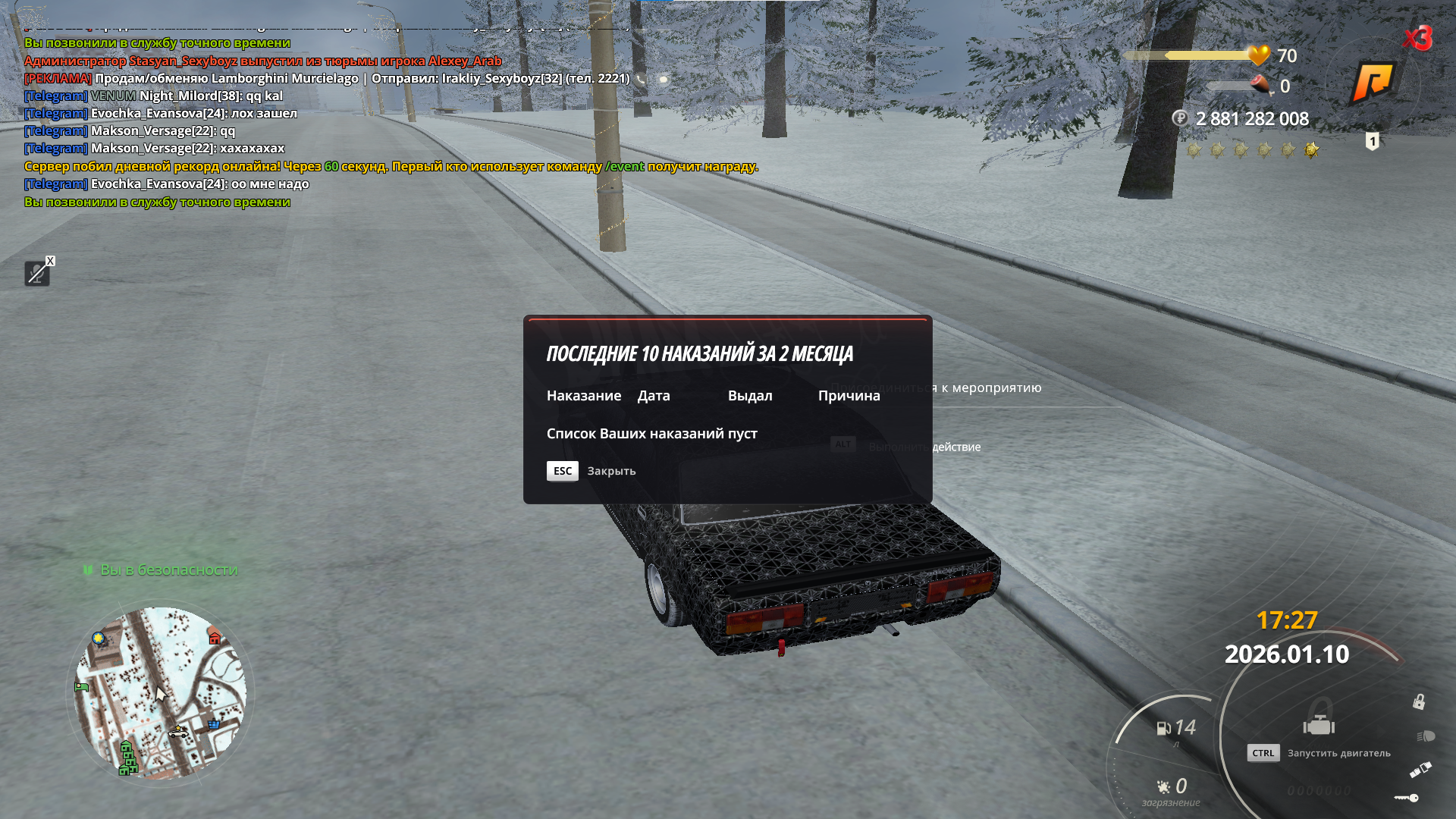The image size is (1456, 819).
Task: Click the orange Radmir logo icon
Action: pos(1373,81)
